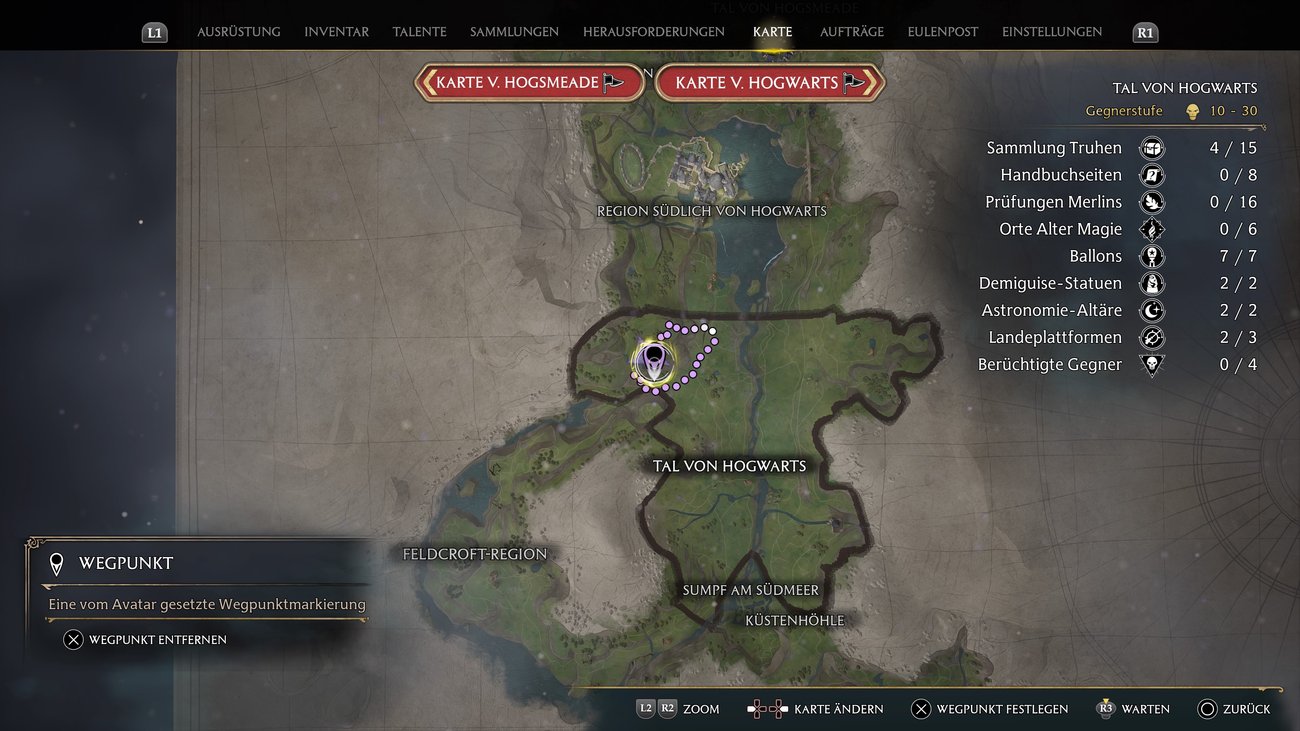Select the Talente tab

click(x=419, y=32)
